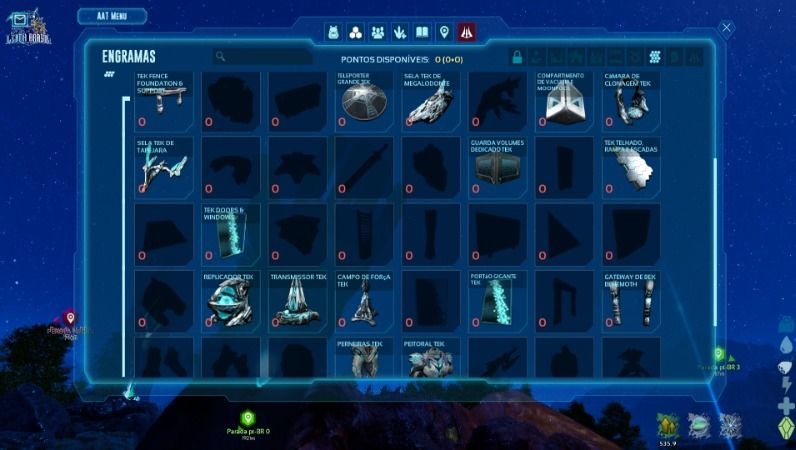The height and width of the screenshot is (450, 796).
Task: Select the Câmara de Clonagem Tek engram
Action: pos(630,100)
